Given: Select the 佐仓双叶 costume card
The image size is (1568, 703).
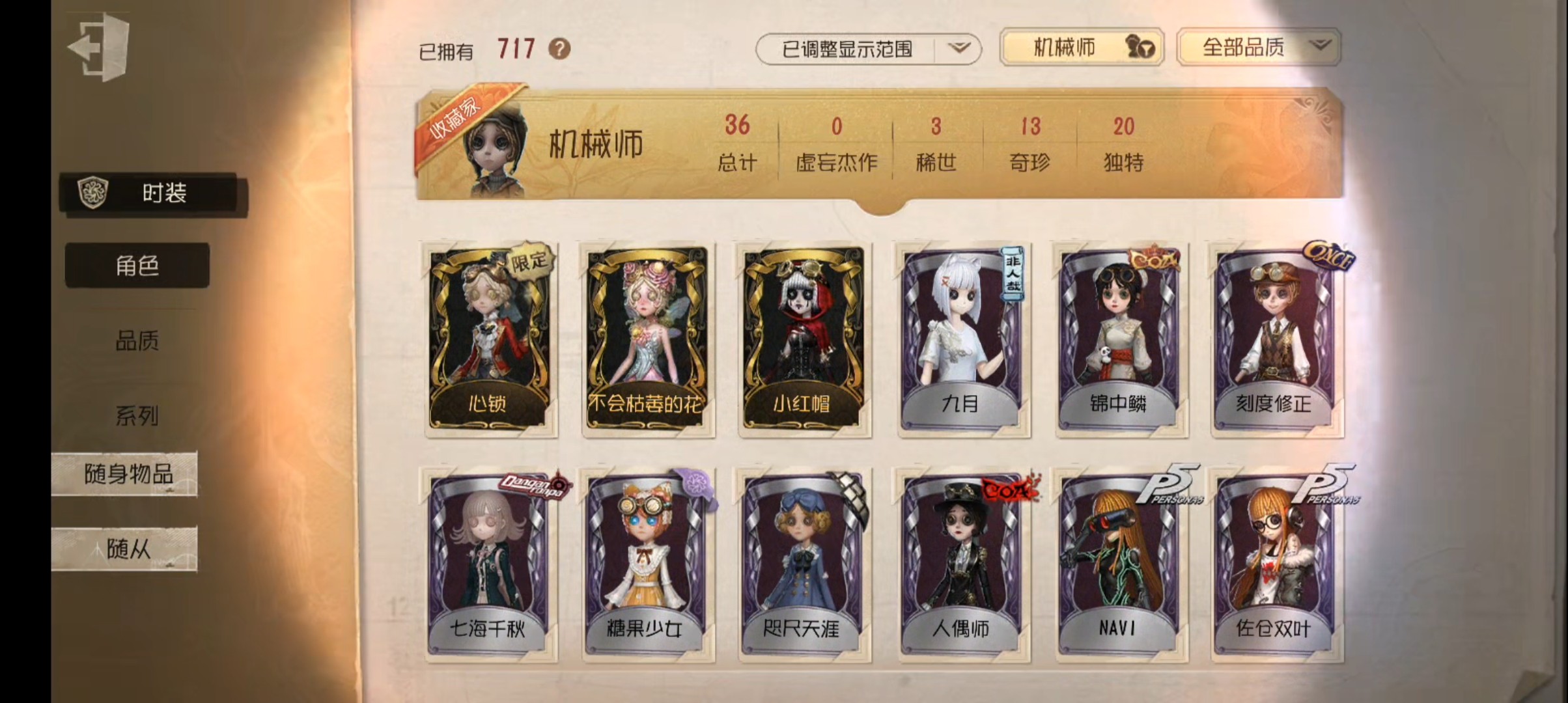Looking at the screenshot, I should pos(1275,563).
